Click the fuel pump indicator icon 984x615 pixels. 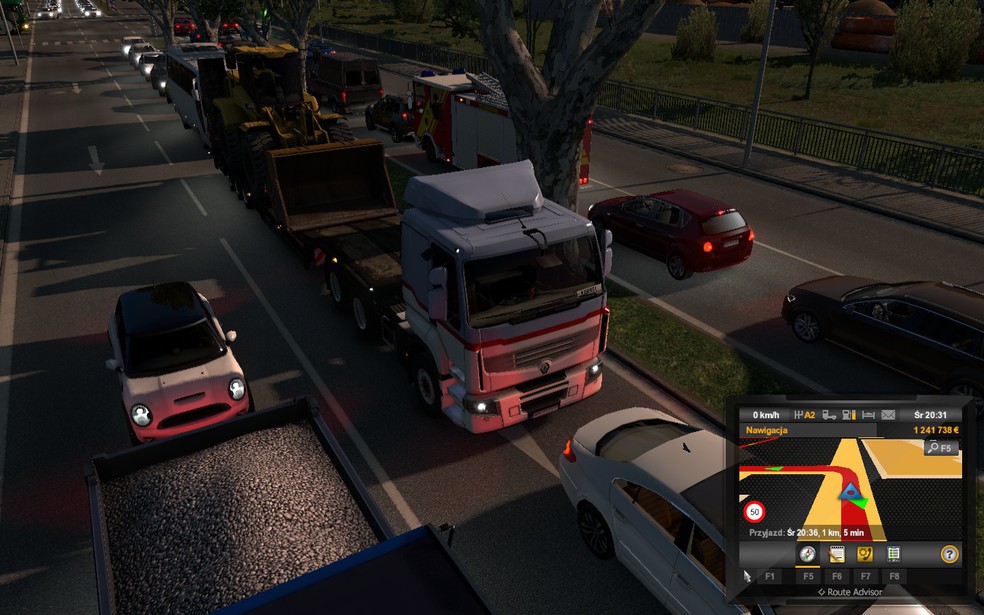coord(848,415)
